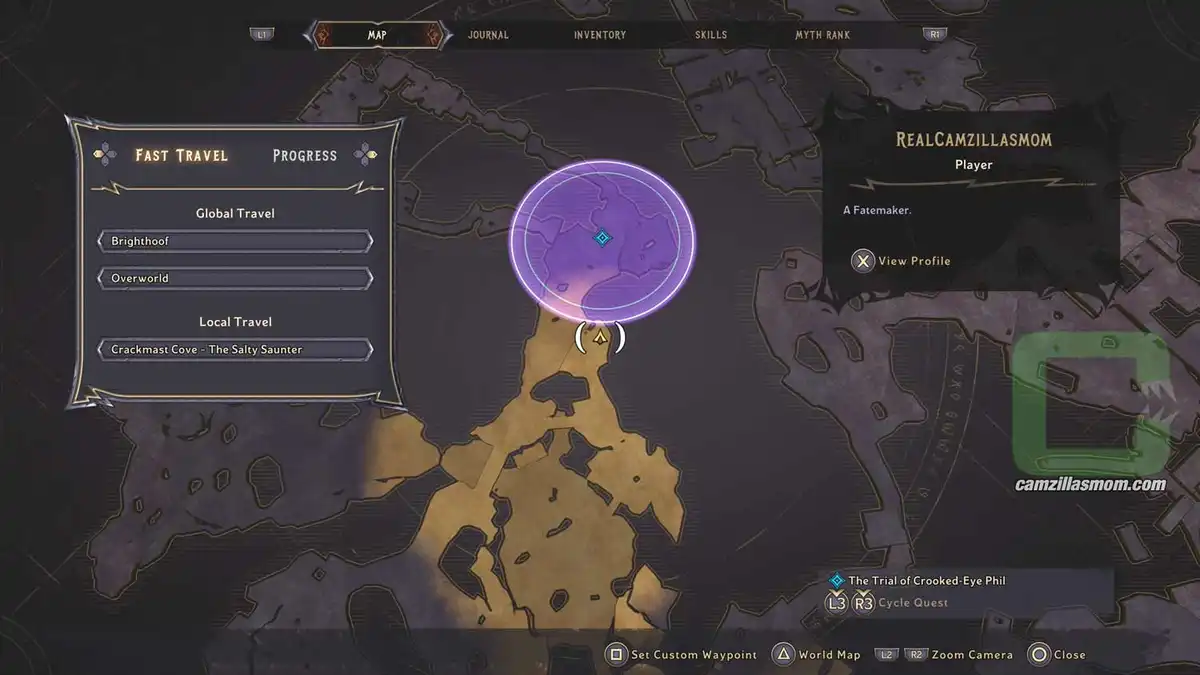The width and height of the screenshot is (1200, 675).
Task: Select the Fast Travel panel tab
Action: (182, 156)
